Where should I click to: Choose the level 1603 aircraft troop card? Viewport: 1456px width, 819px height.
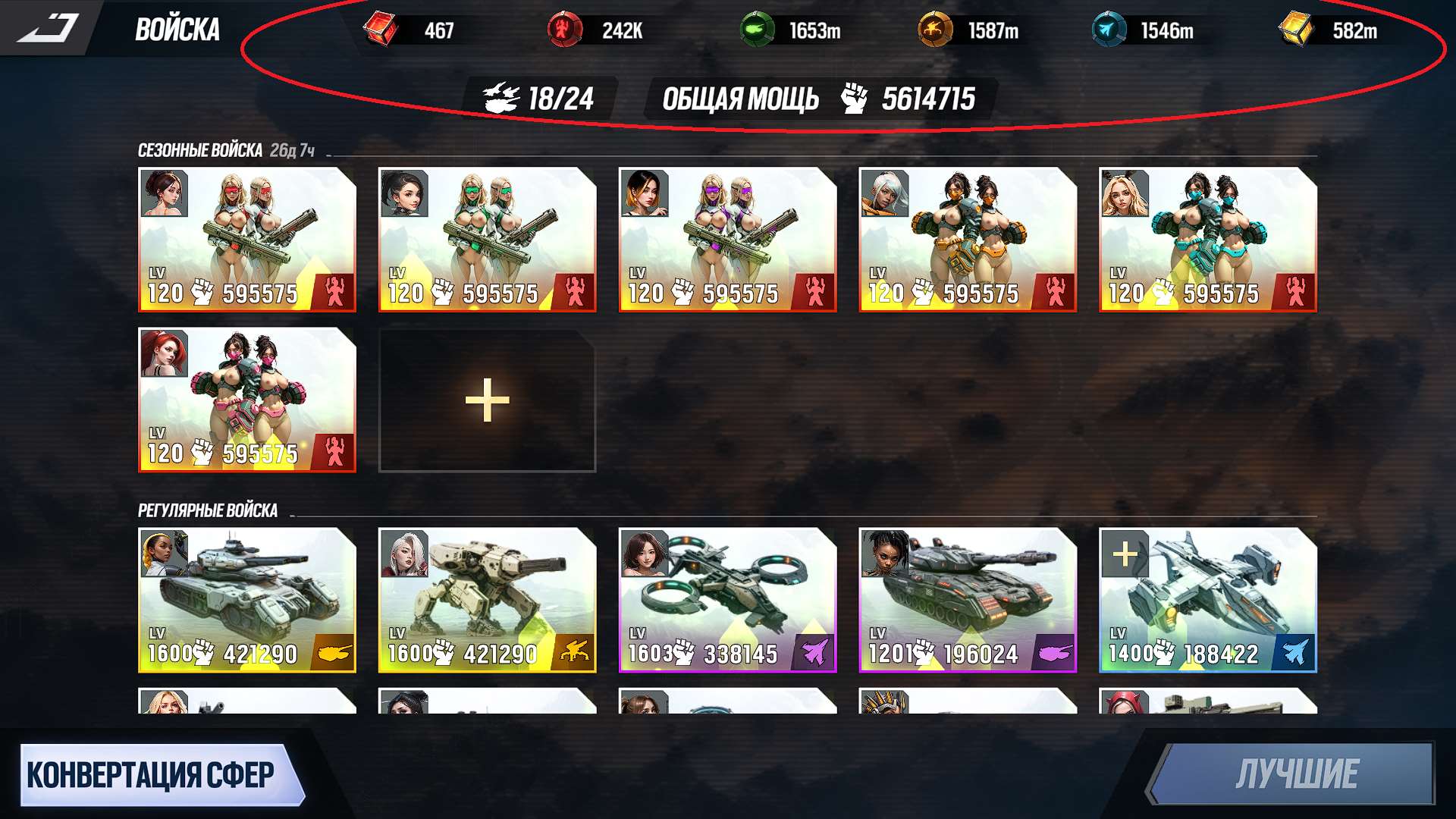727,600
